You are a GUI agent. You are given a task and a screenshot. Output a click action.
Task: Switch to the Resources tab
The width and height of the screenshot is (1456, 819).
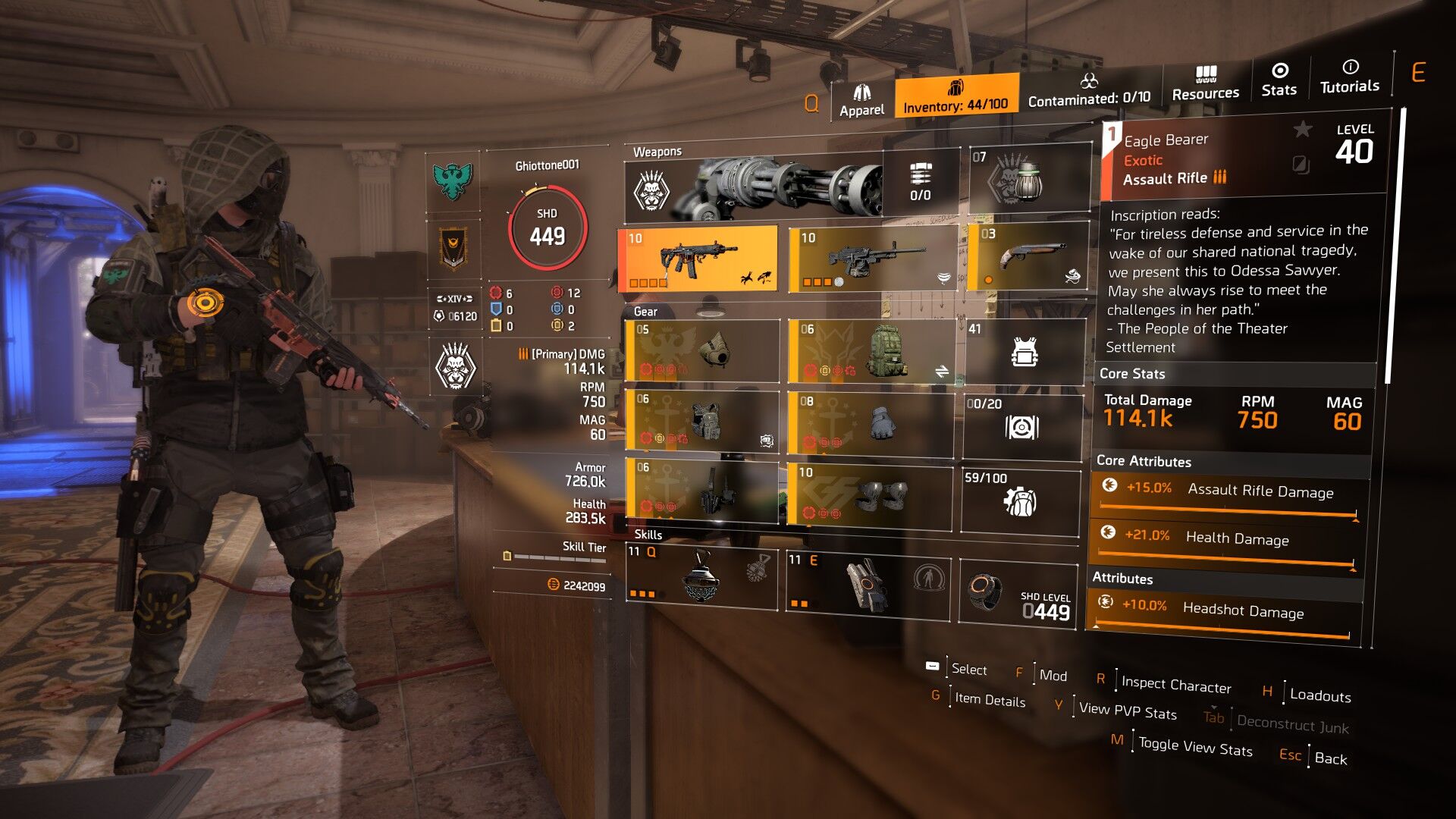pyautogui.click(x=1205, y=83)
